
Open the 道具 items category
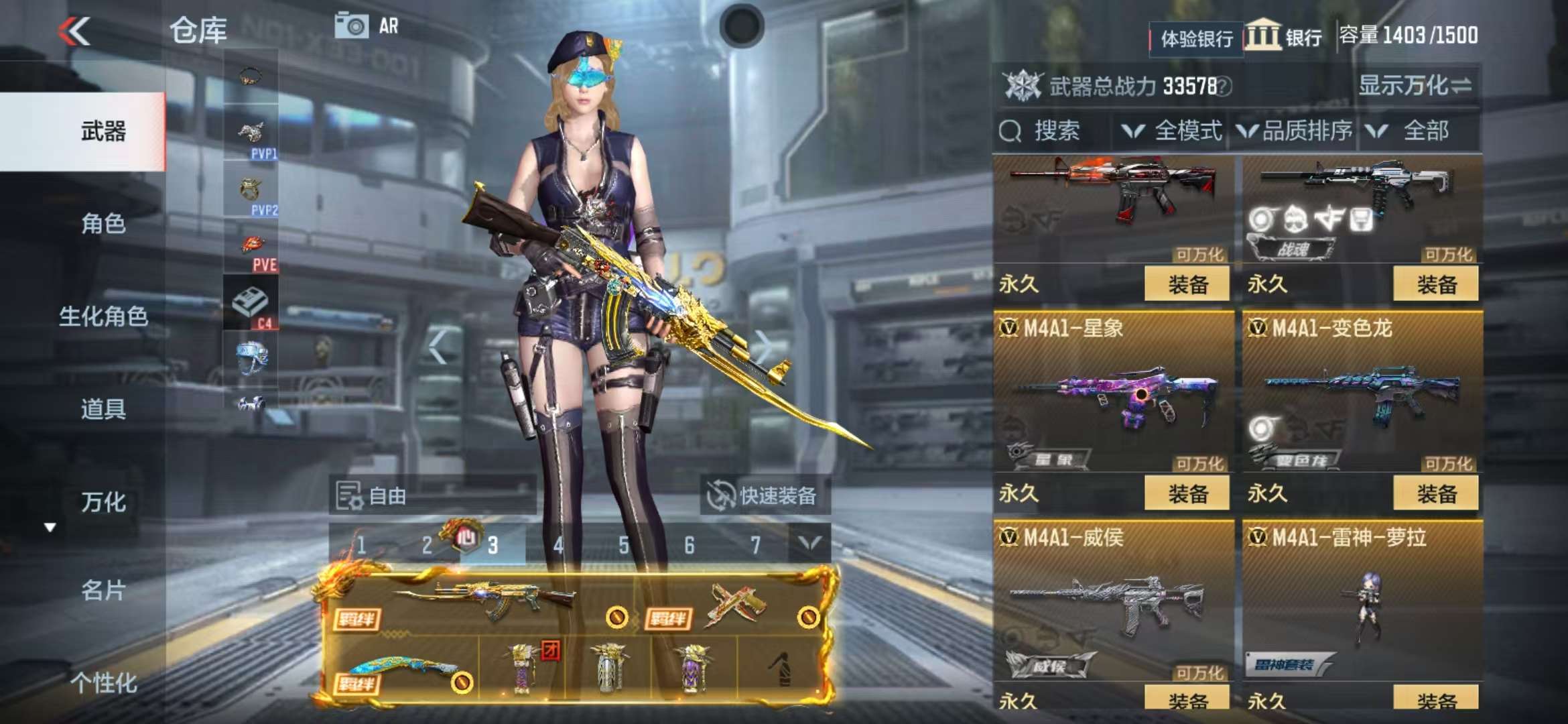click(x=103, y=409)
